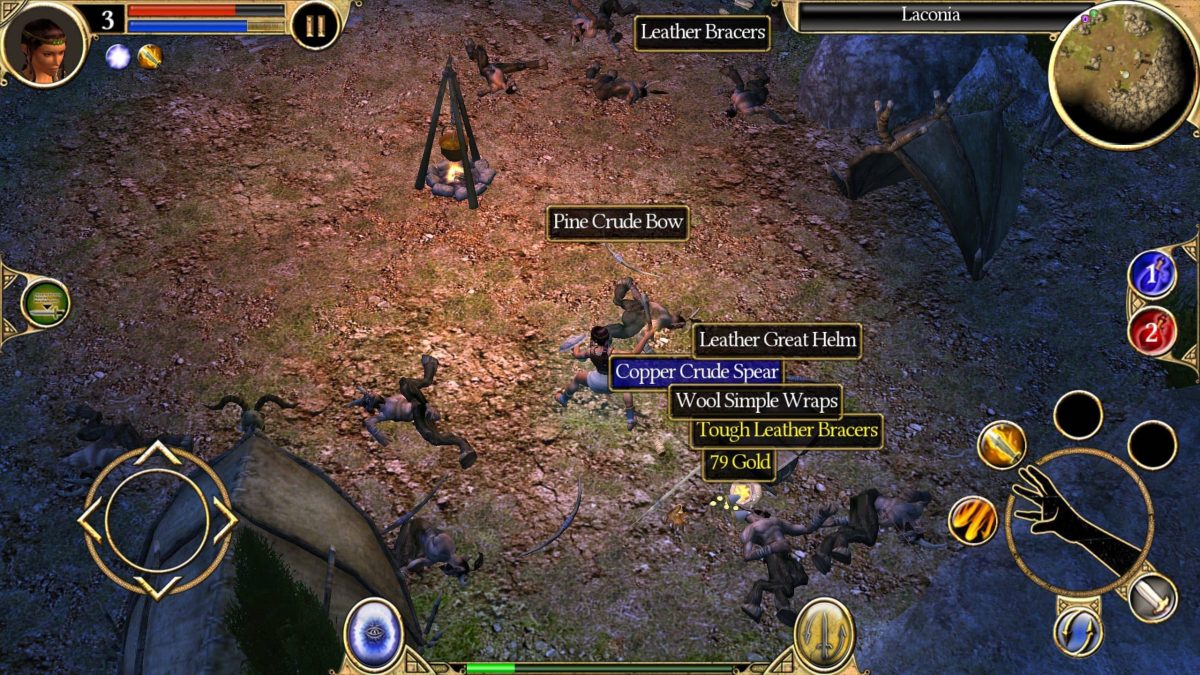Pause the game with the pause button
This screenshot has height=675, width=1200.
point(315,25)
